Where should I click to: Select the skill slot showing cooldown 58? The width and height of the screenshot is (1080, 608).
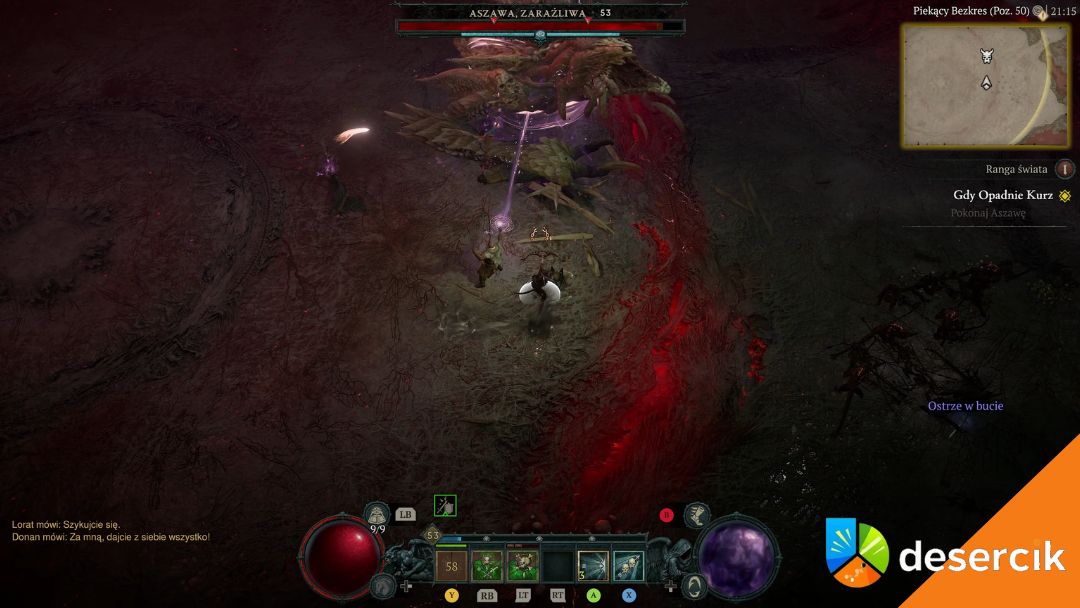tap(451, 567)
